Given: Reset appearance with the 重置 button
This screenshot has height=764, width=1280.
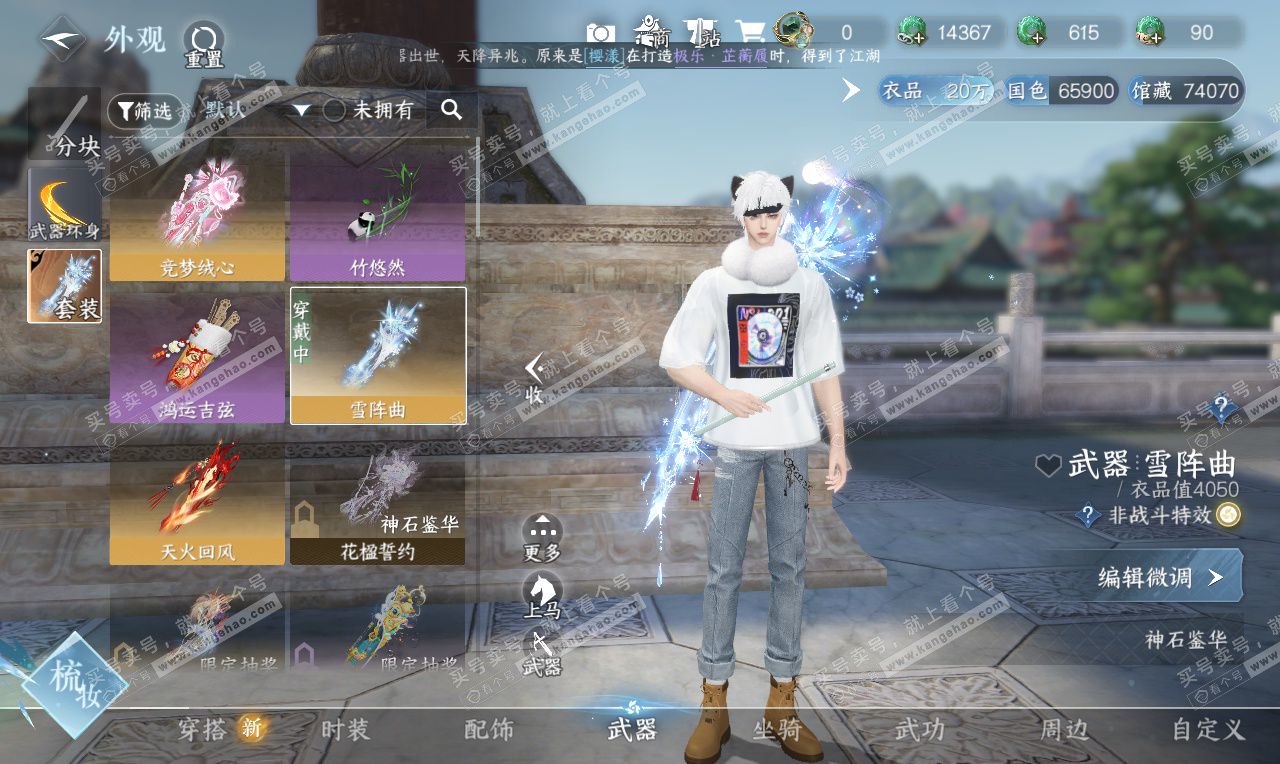Looking at the screenshot, I should click(203, 45).
